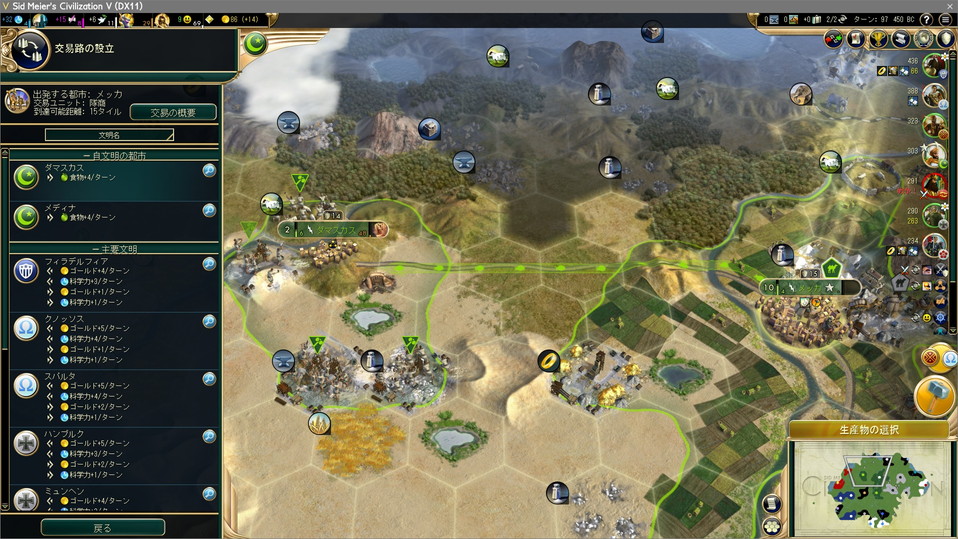Open the 文明名 sort dropdown
The height and width of the screenshot is (539, 958).
point(109,134)
